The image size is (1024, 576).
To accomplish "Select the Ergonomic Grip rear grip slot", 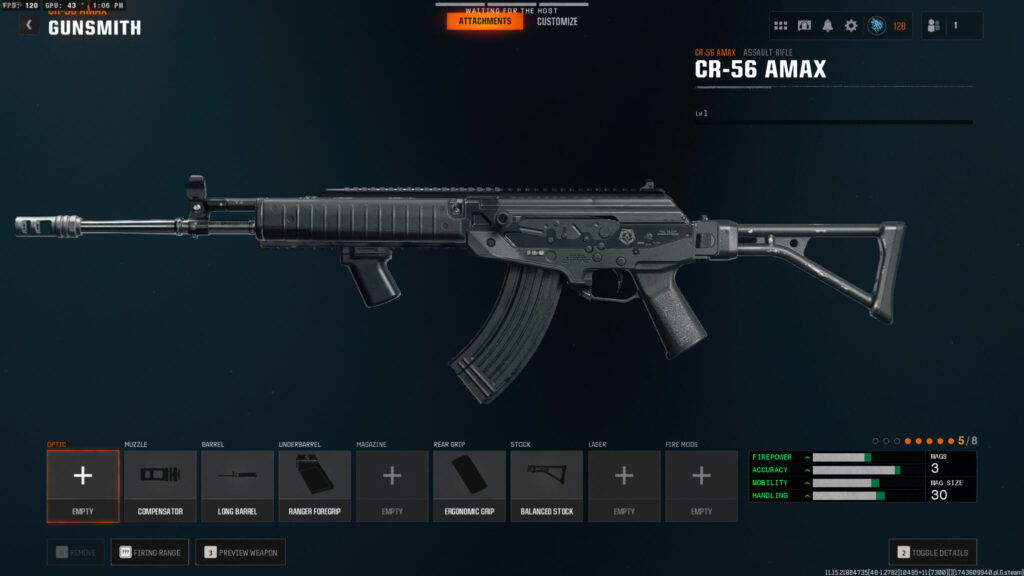I will [x=469, y=485].
